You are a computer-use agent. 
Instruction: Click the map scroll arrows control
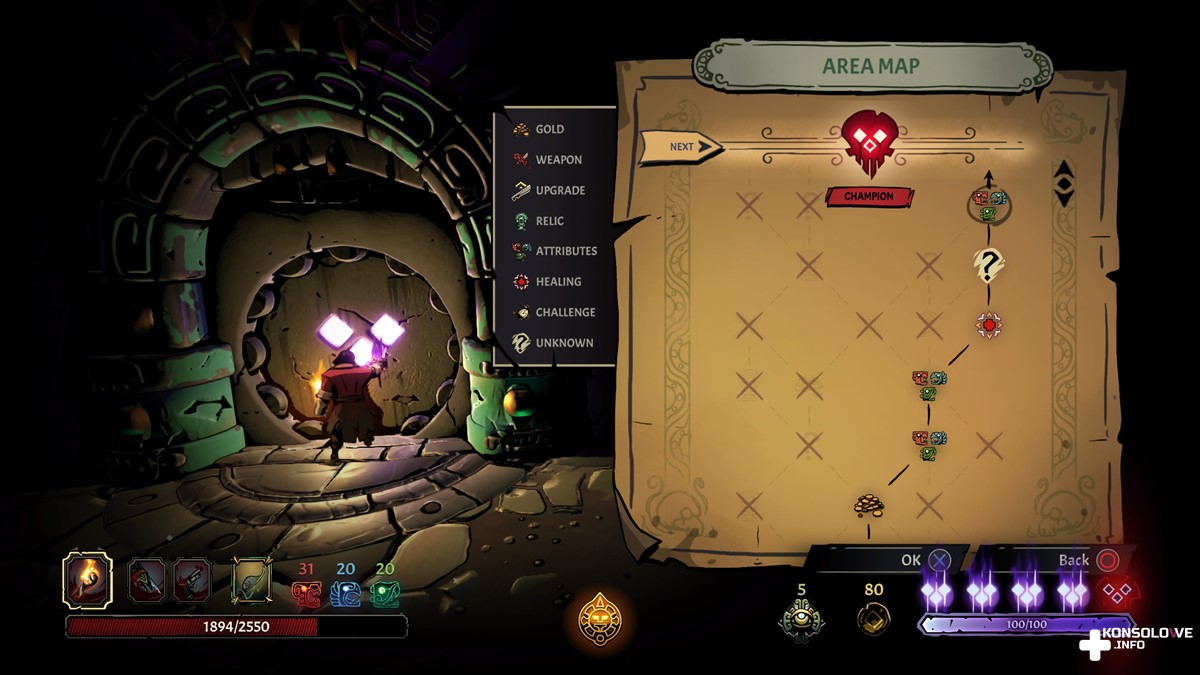(1064, 184)
